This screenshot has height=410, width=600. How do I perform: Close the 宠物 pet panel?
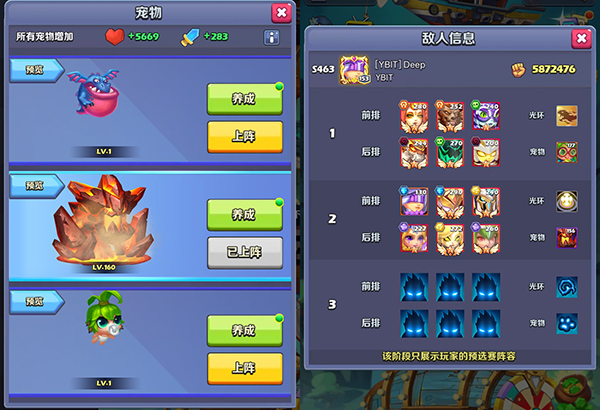pyautogui.click(x=281, y=13)
